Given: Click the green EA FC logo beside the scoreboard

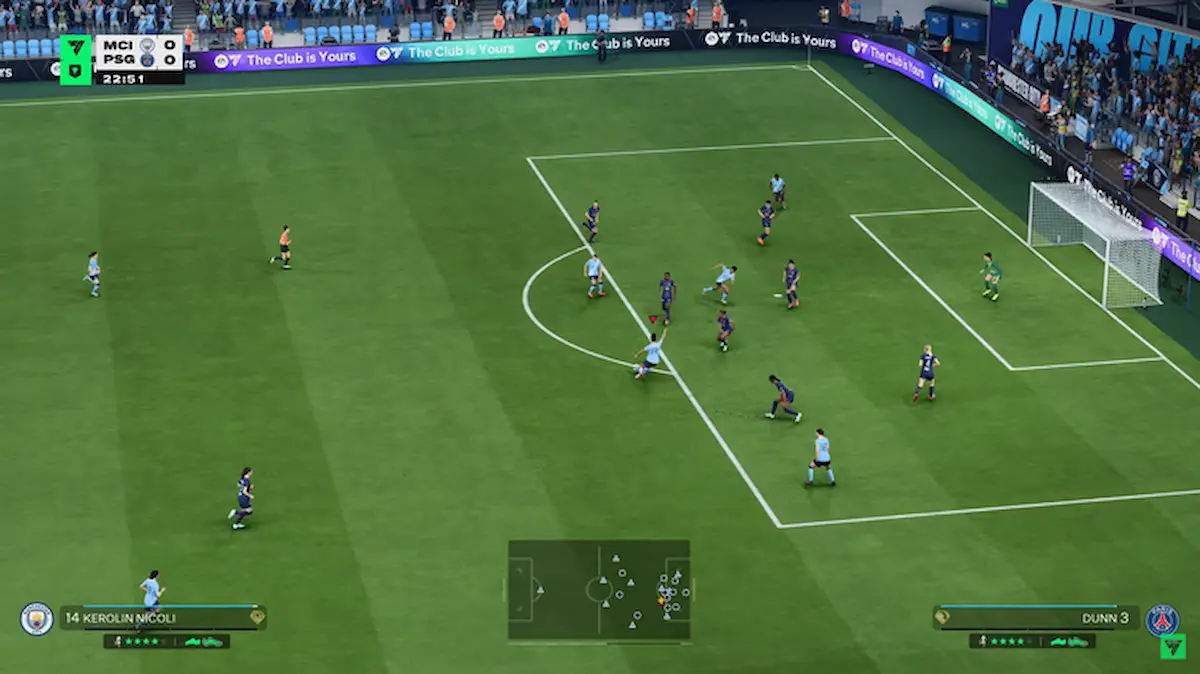Looking at the screenshot, I should pyautogui.click(x=76, y=60).
